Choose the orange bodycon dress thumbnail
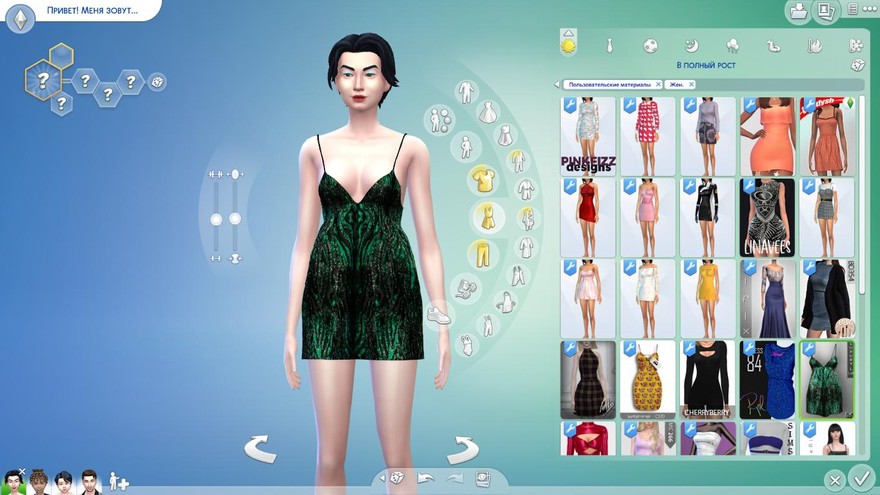880x495 pixels. click(x=767, y=136)
